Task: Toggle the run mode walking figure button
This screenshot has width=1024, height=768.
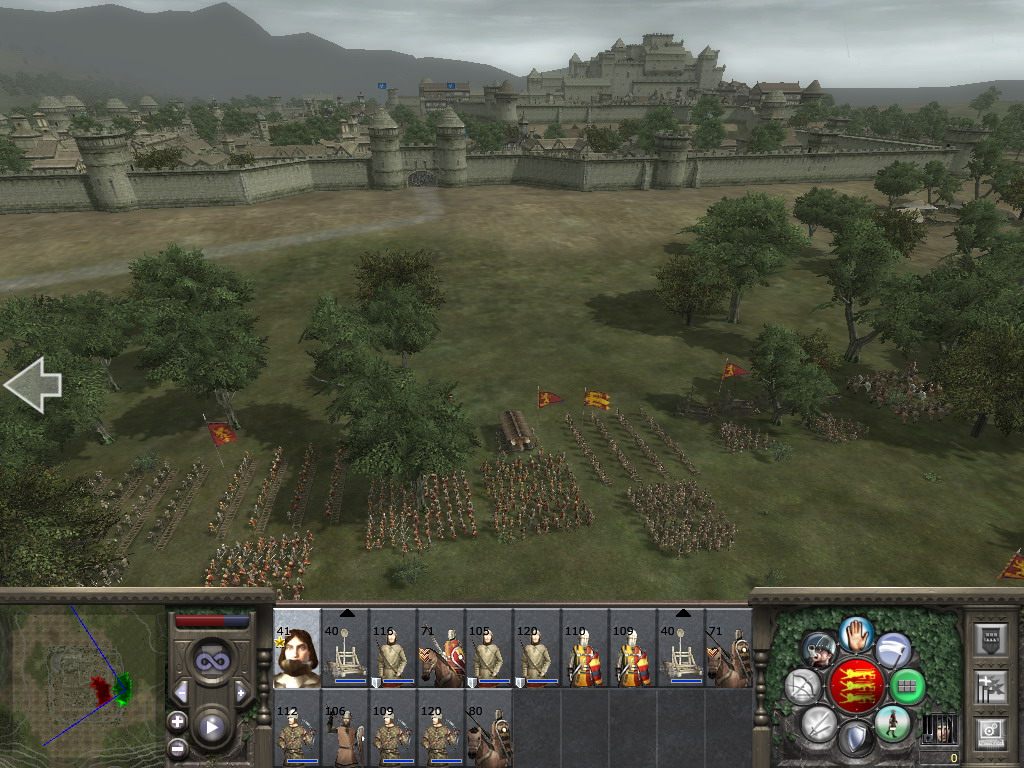Action: [x=891, y=723]
